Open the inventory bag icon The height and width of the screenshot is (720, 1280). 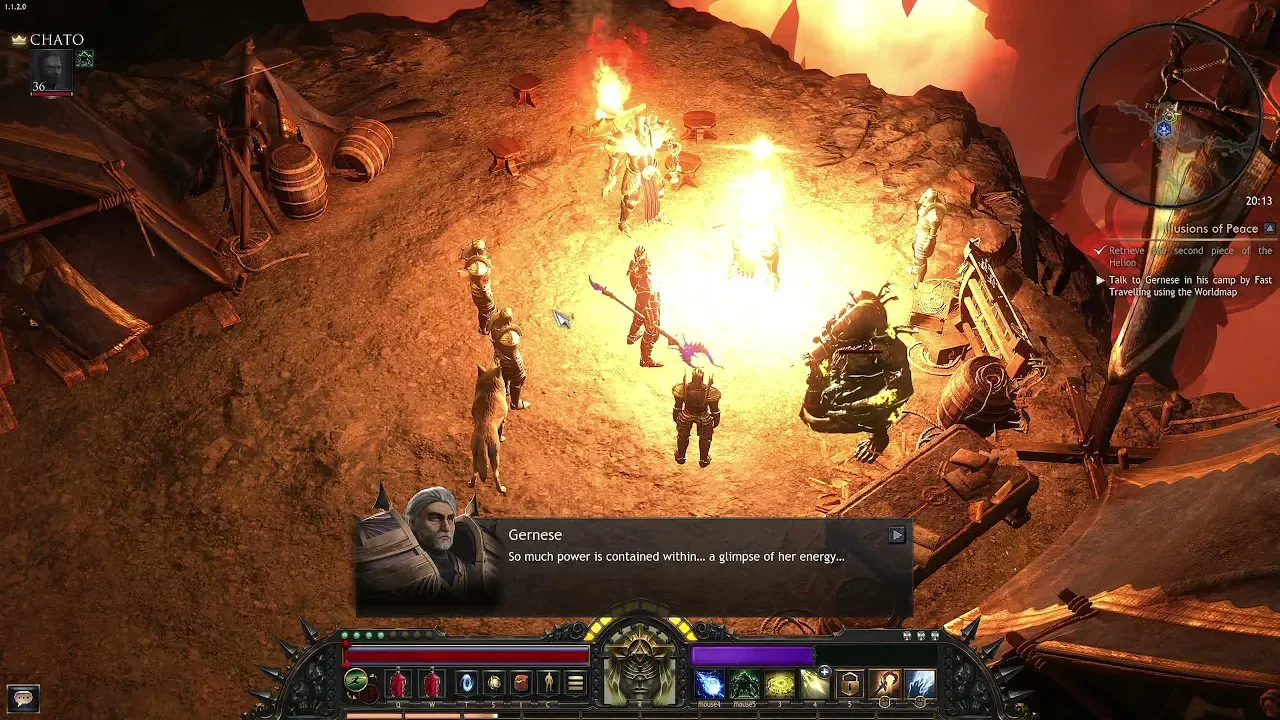coord(521,684)
